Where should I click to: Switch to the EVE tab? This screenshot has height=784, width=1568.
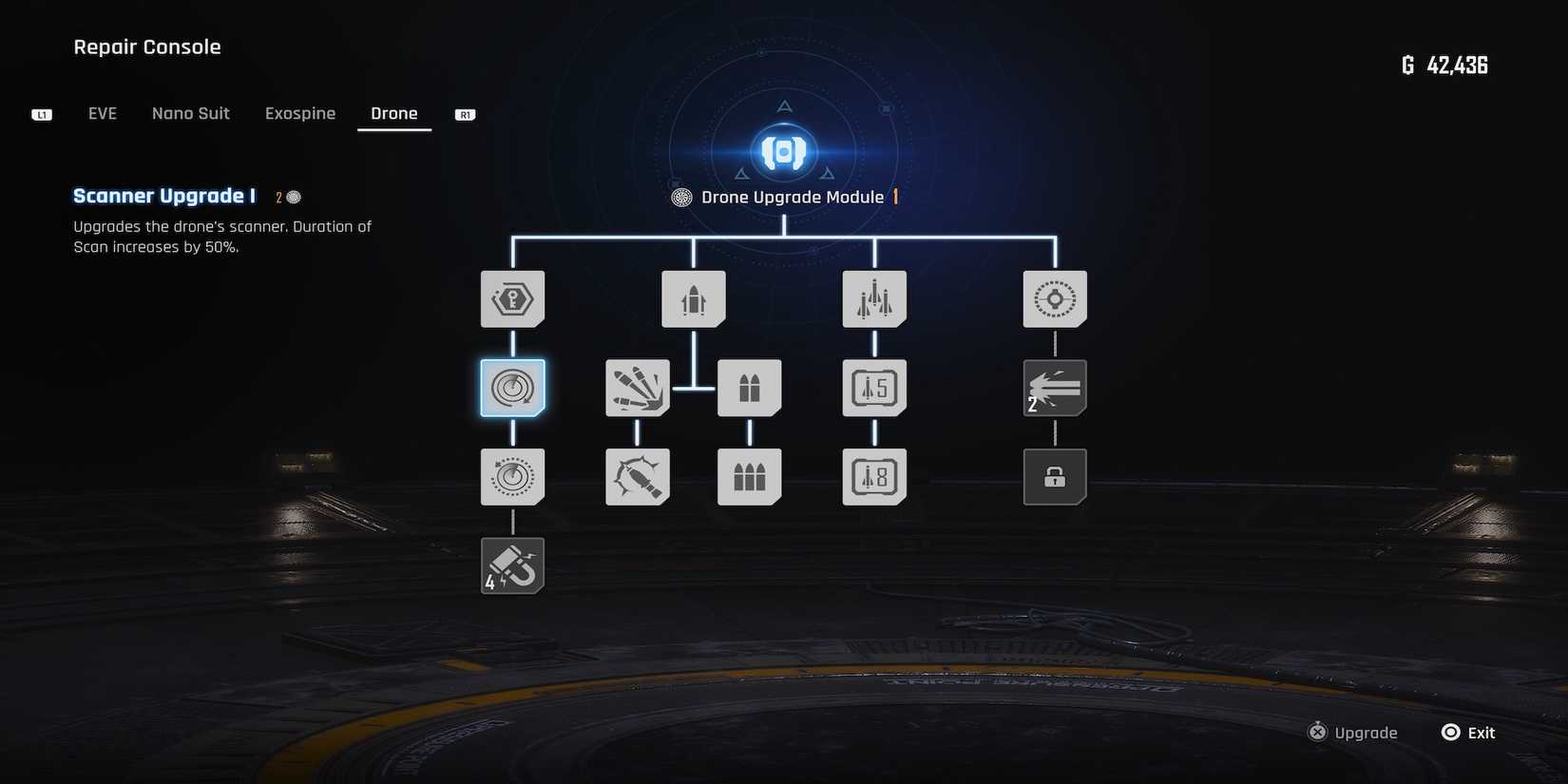tap(102, 113)
